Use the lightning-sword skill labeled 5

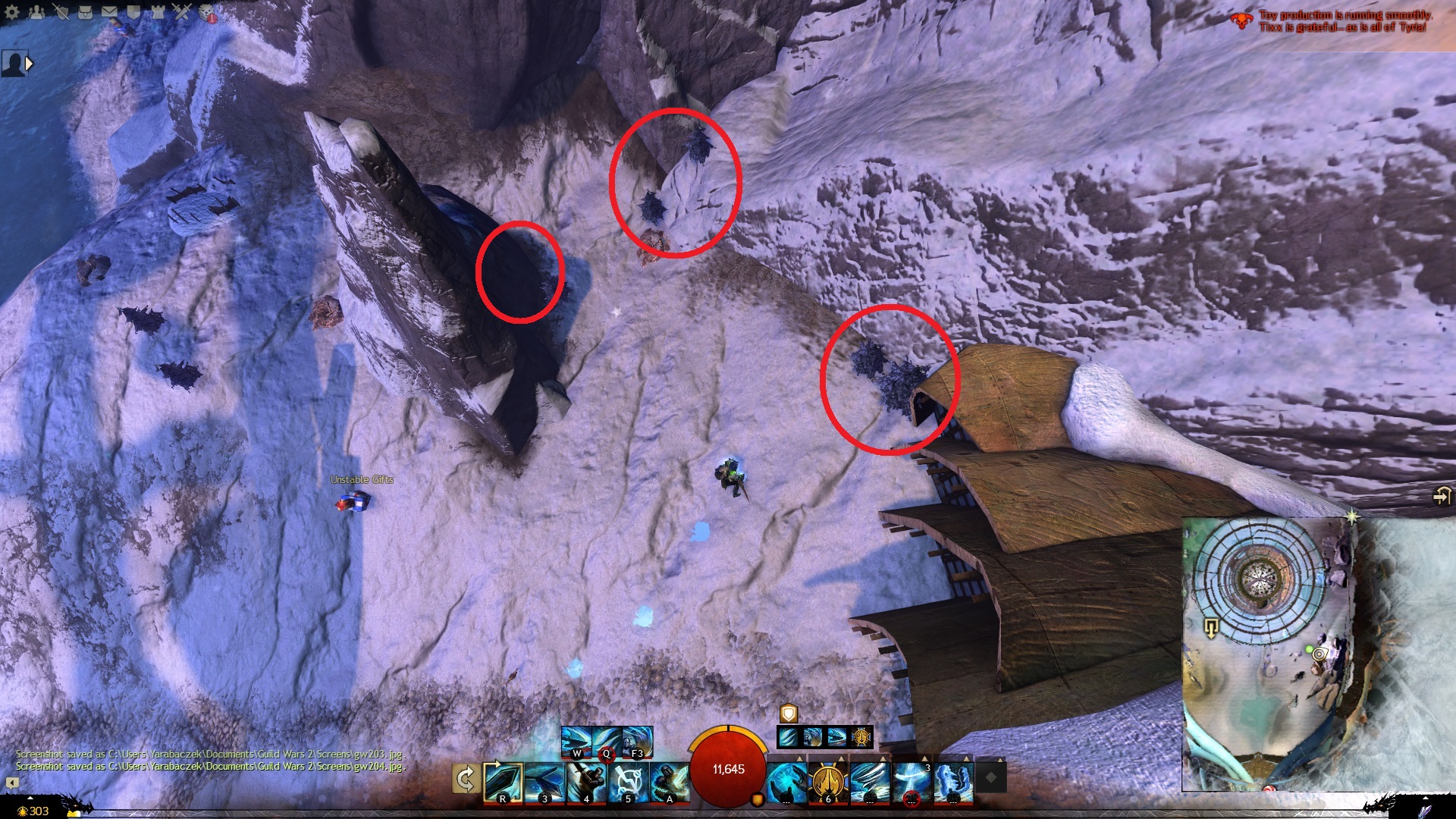(628, 782)
